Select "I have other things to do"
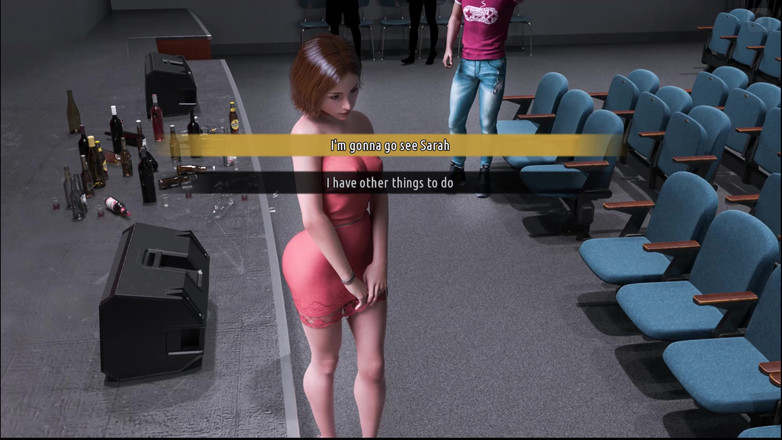782x440 pixels. [x=390, y=183]
